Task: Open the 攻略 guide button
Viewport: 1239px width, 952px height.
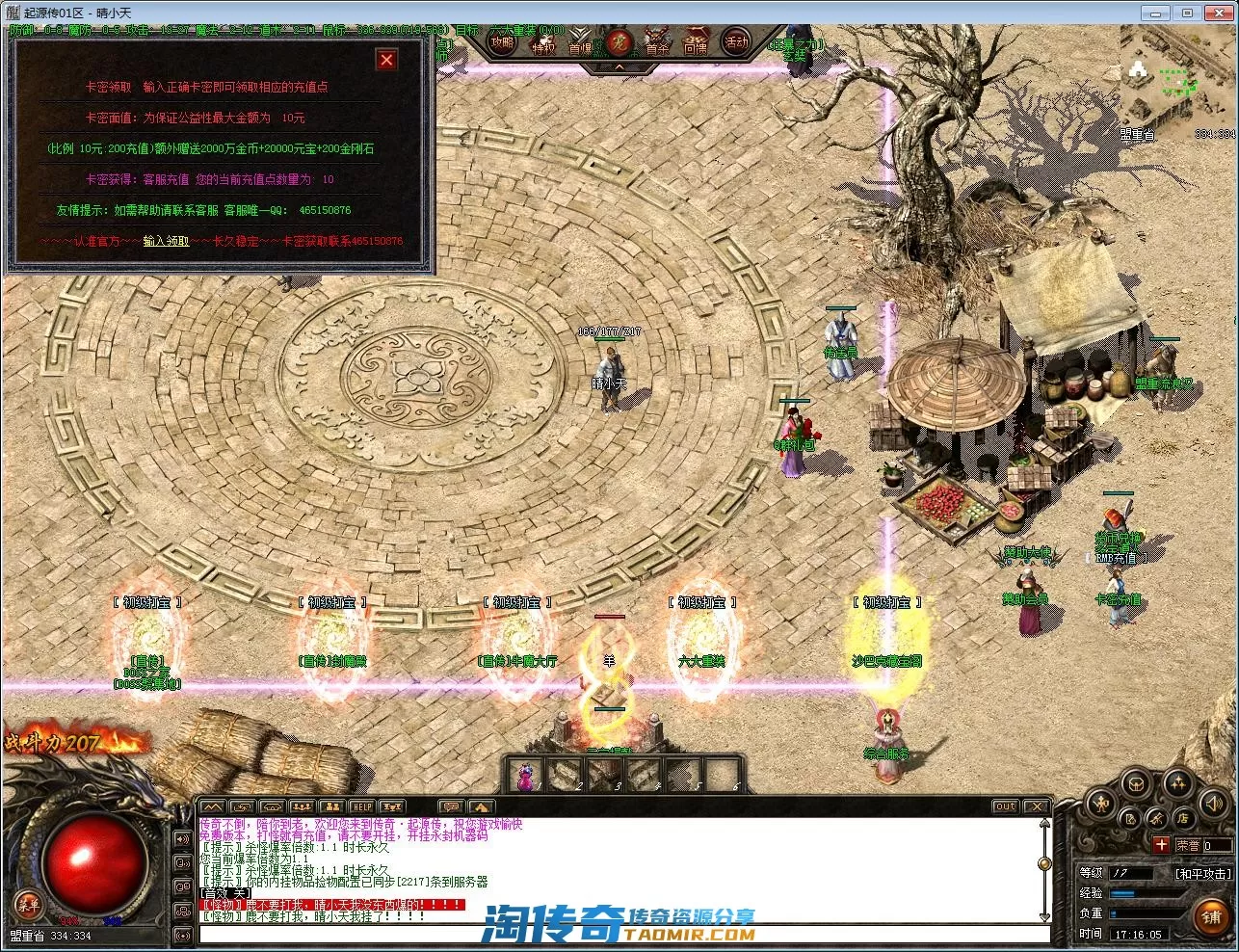Action: [x=502, y=42]
